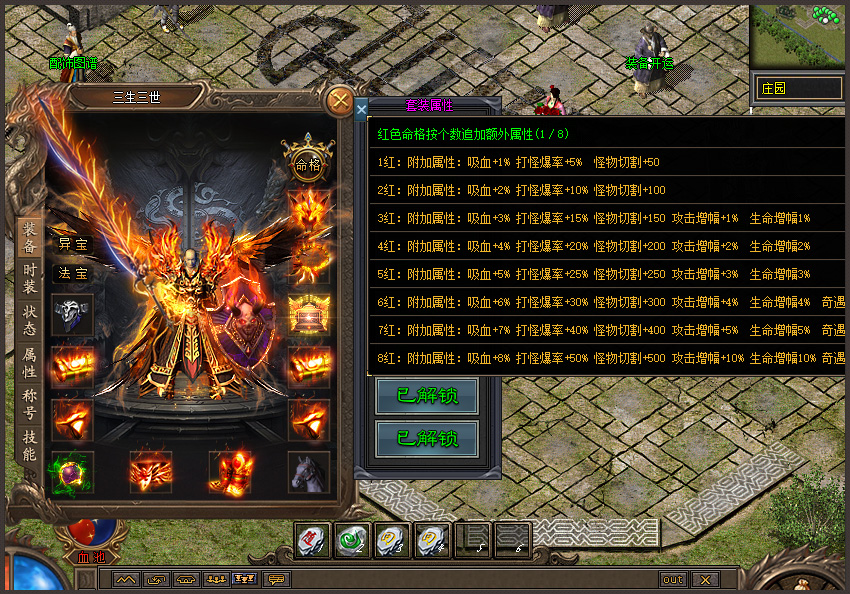Use the green swirl hotbar item
This screenshot has height=594, width=850.
tap(351, 541)
